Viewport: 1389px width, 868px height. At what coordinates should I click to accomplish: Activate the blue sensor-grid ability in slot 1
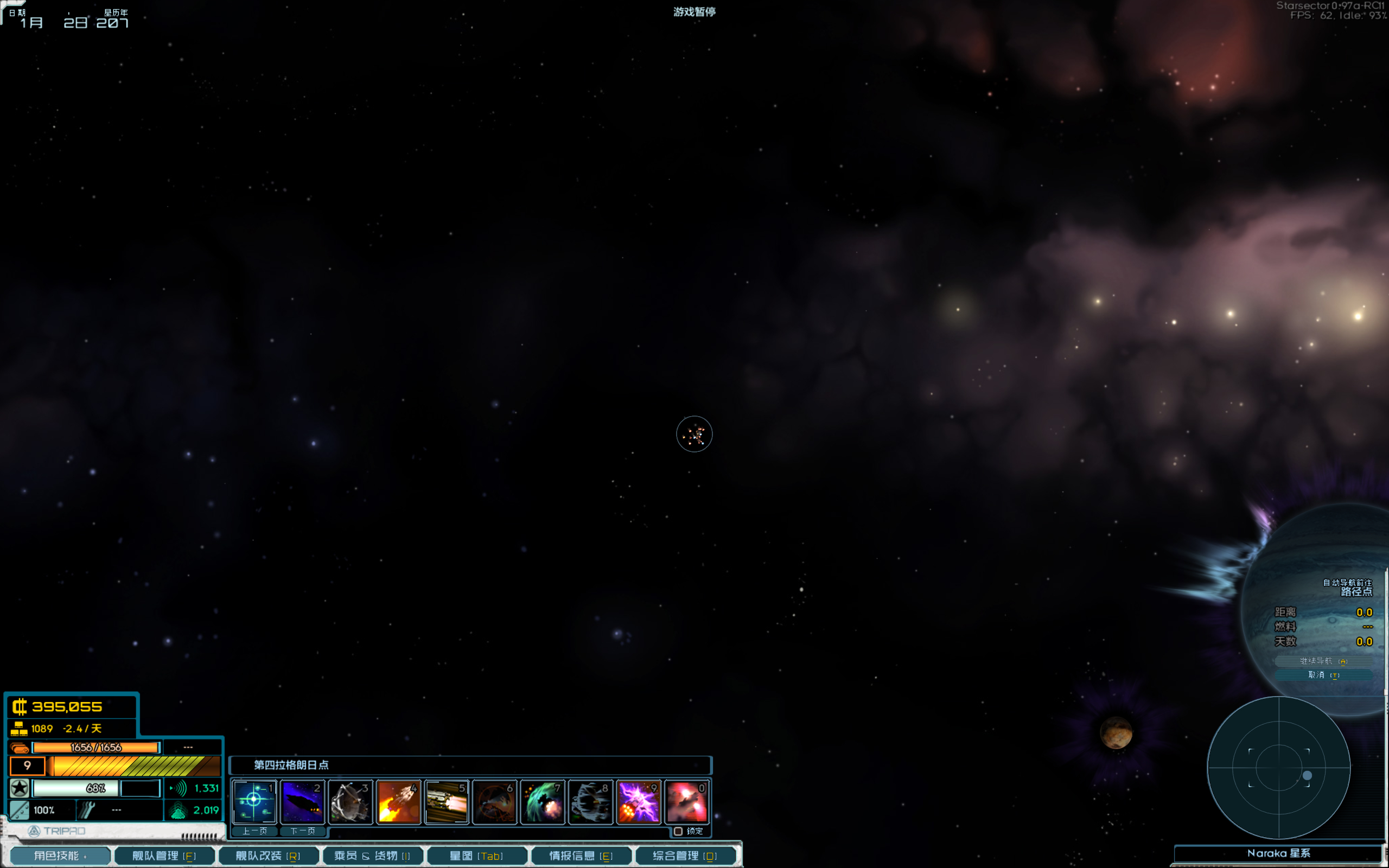point(254,801)
